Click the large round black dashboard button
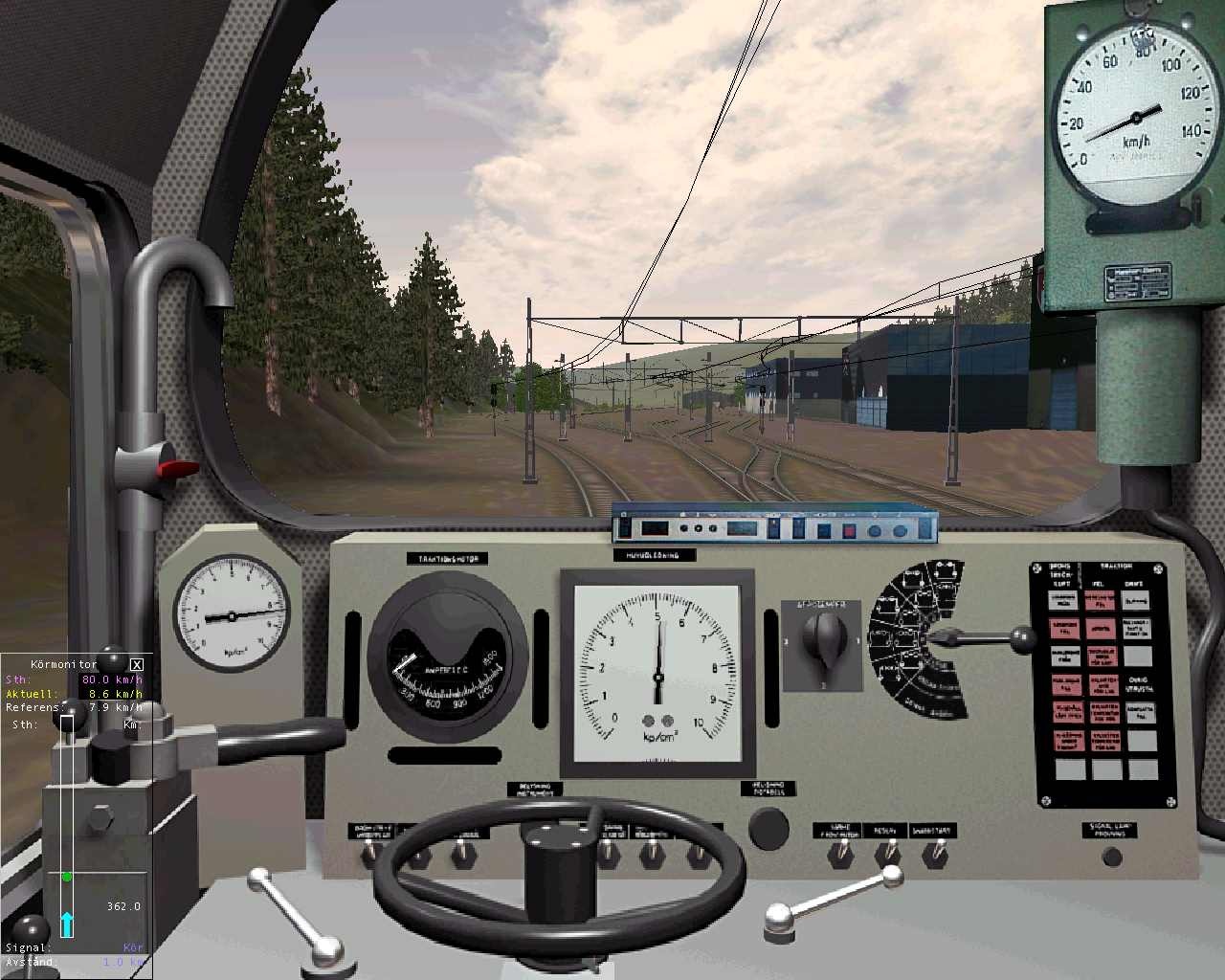1225x980 pixels. point(768,828)
